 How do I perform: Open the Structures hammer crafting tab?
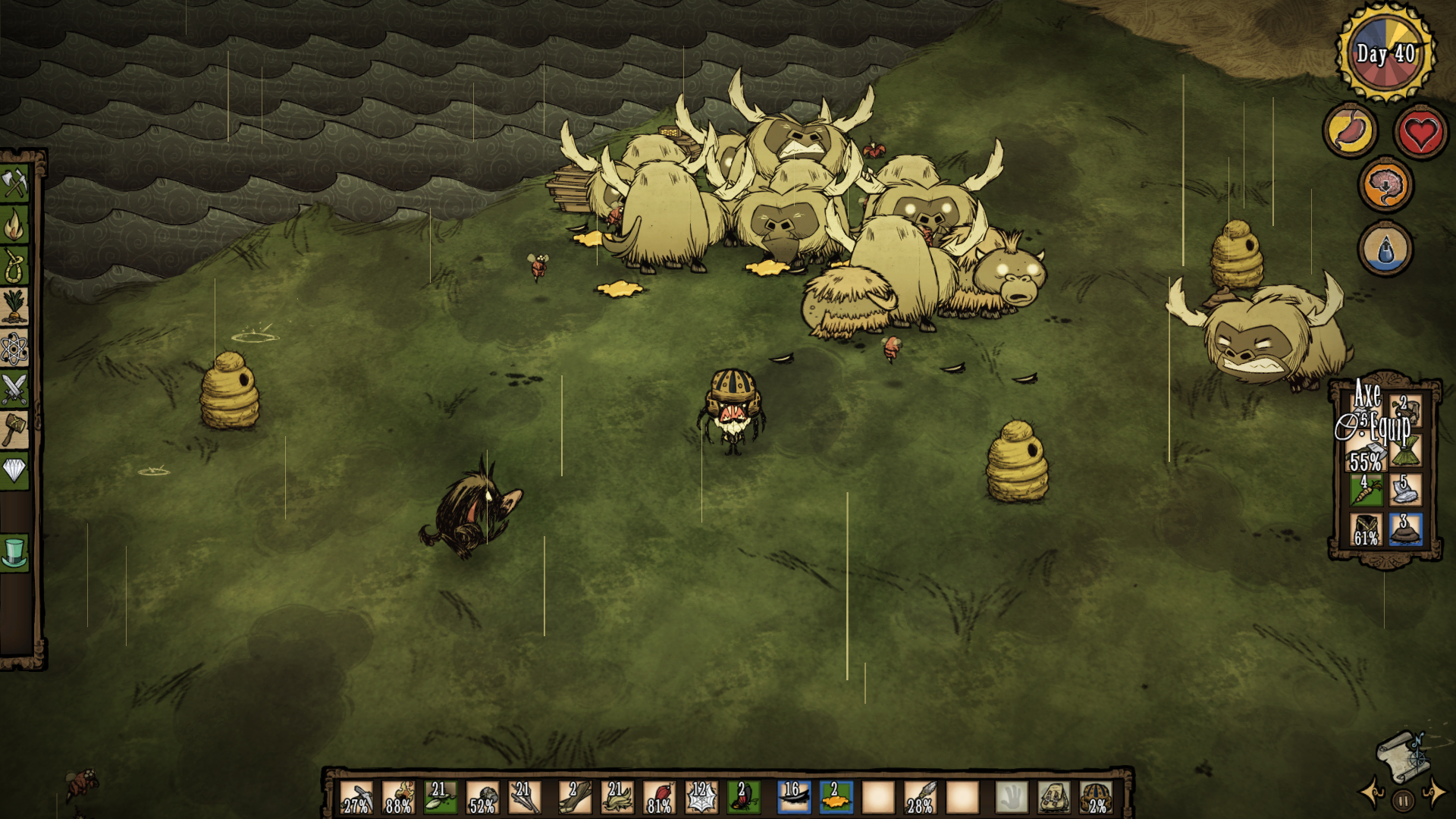coord(15,430)
